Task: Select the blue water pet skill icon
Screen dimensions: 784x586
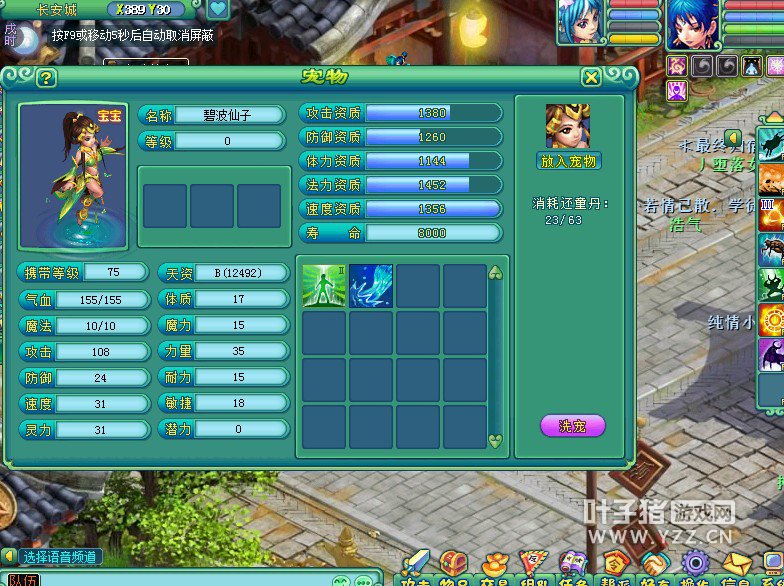Action: pyautogui.click(x=371, y=286)
